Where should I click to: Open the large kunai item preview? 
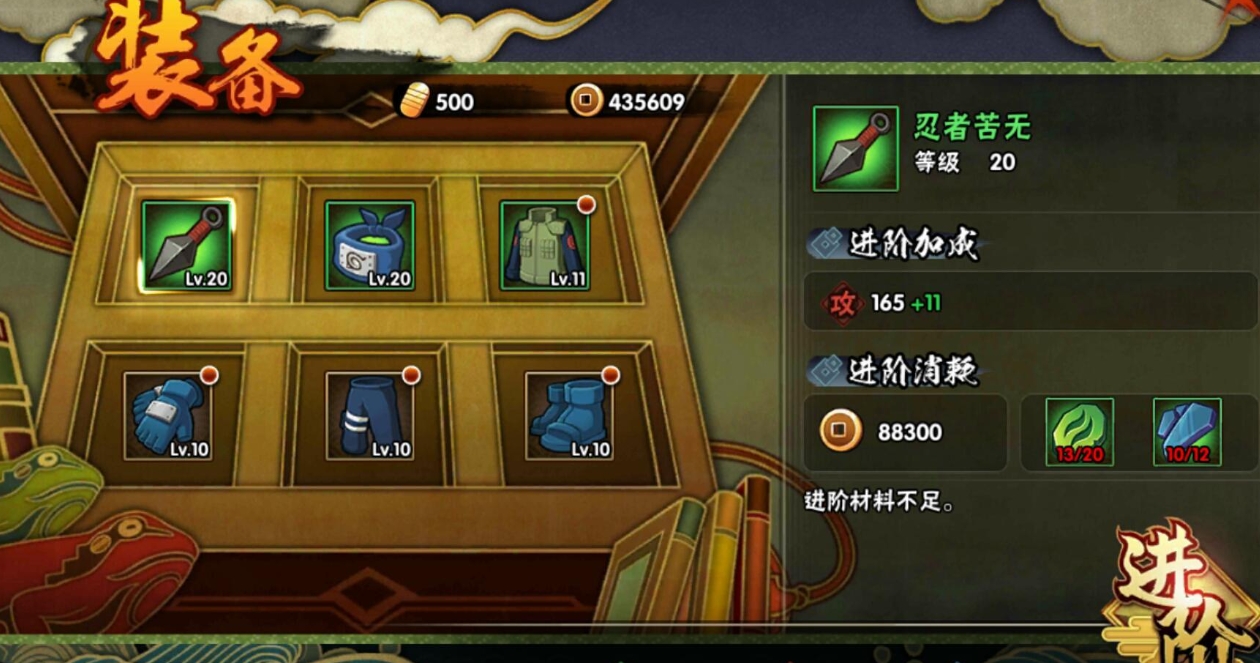855,149
